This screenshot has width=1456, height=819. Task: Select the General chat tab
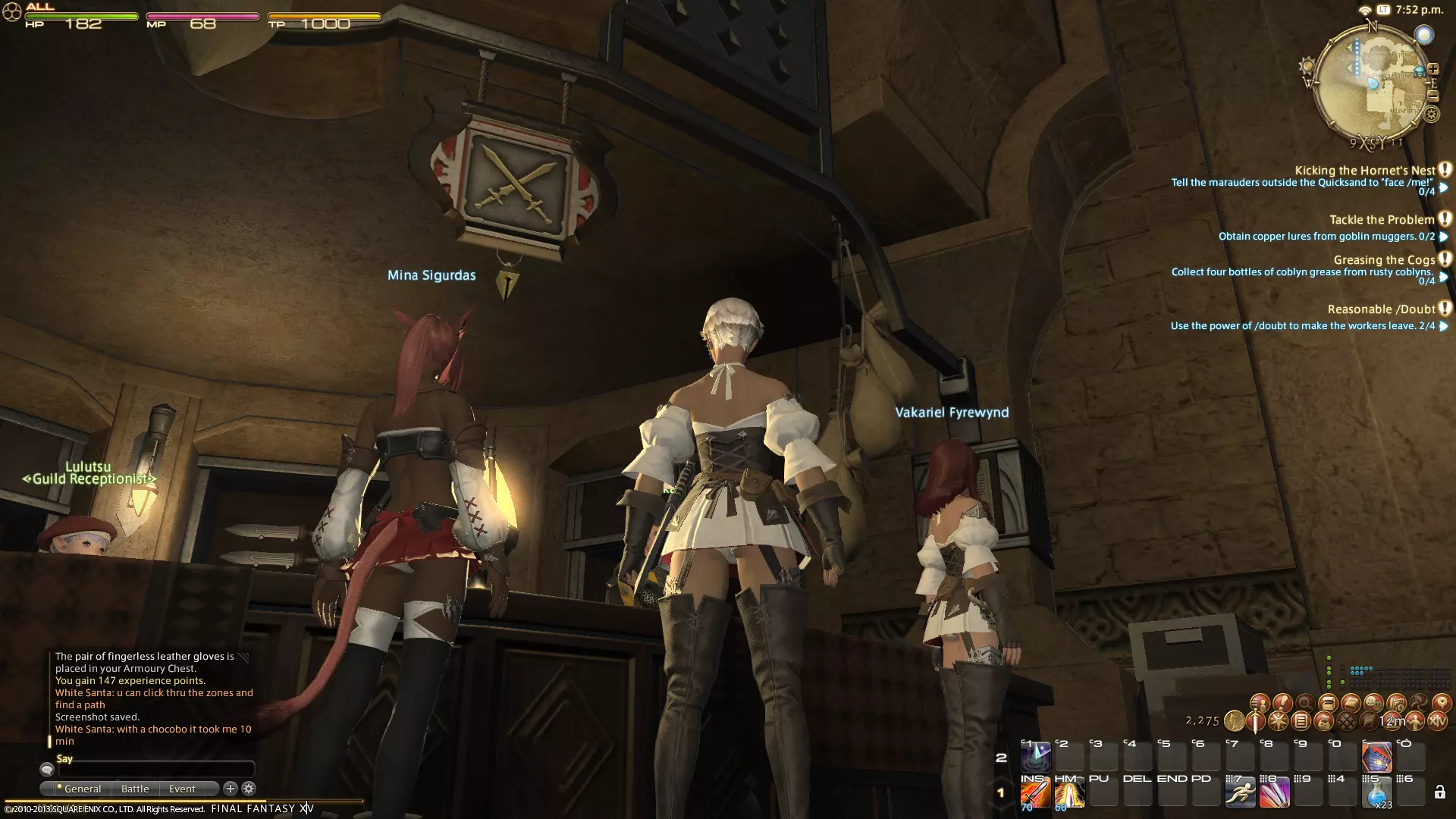[x=82, y=789]
